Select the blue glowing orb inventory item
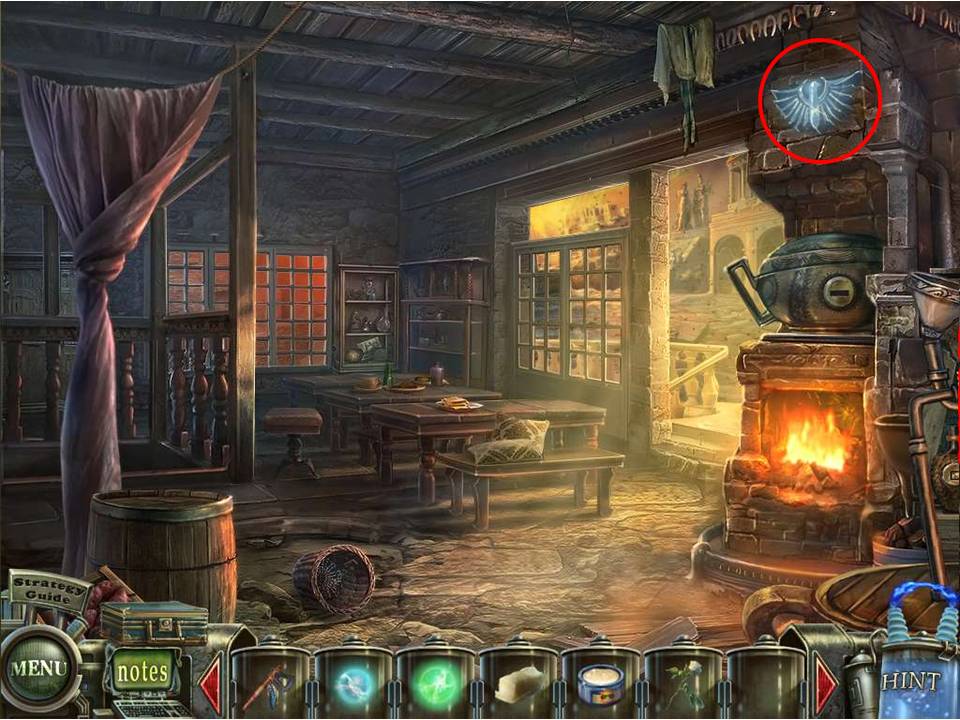Screen dimensions: 960x720 click(353, 684)
